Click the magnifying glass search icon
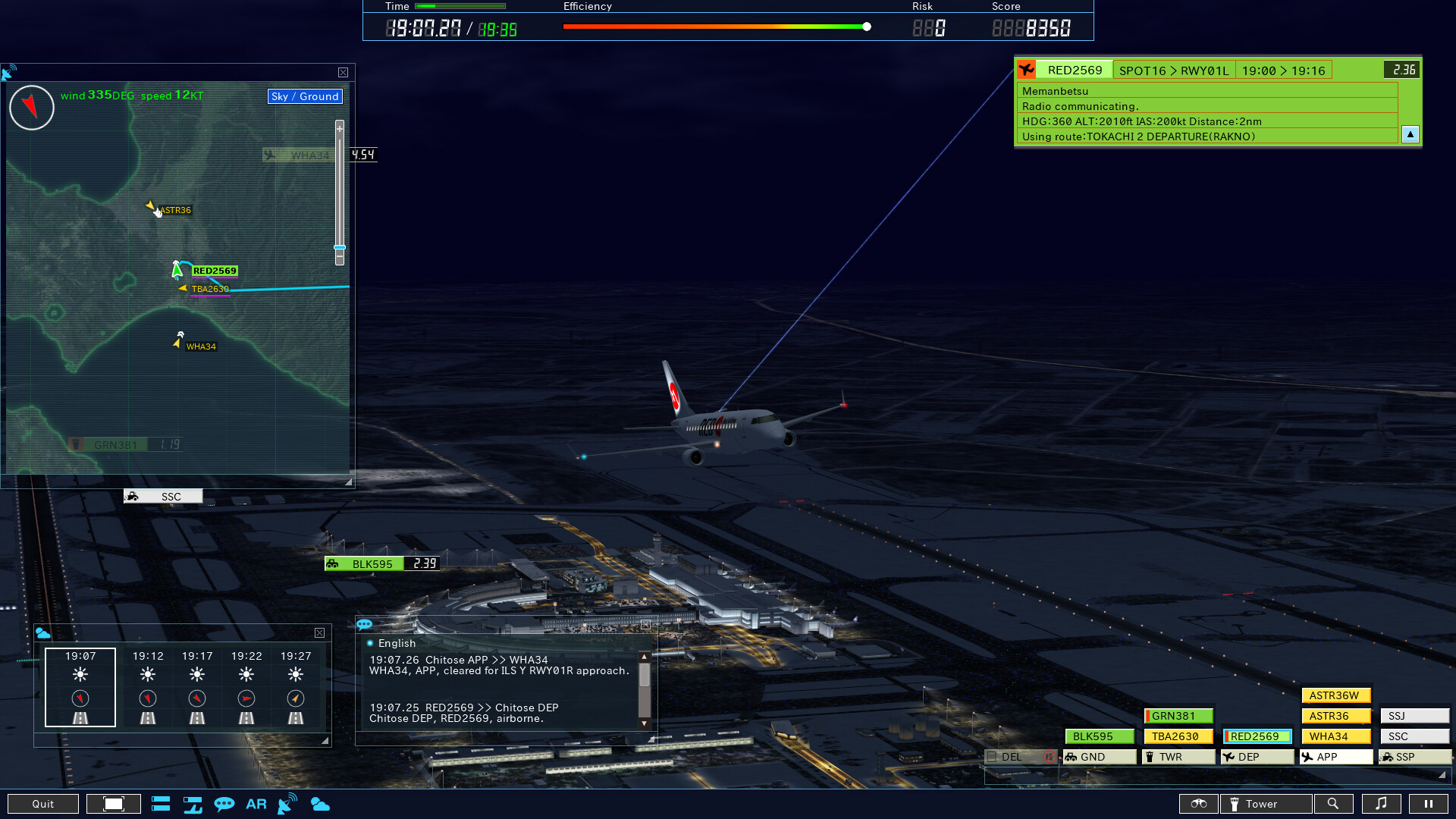Viewport: 1456px width, 819px height. pos(1334,803)
